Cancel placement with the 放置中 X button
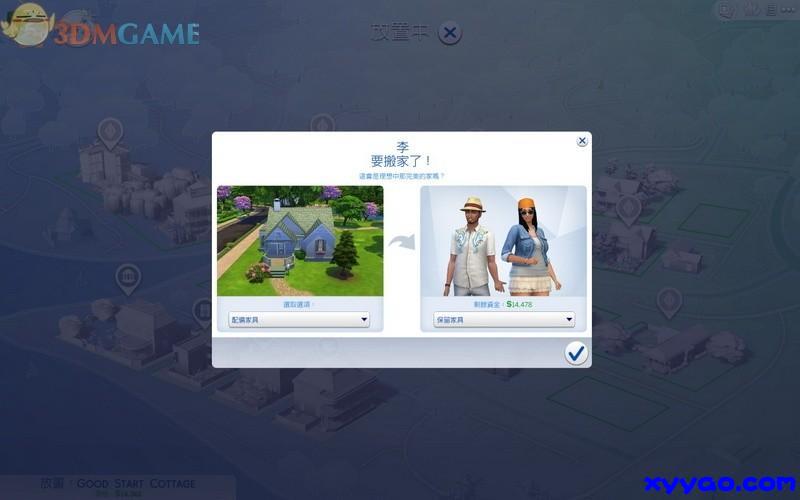 (x=450, y=33)
